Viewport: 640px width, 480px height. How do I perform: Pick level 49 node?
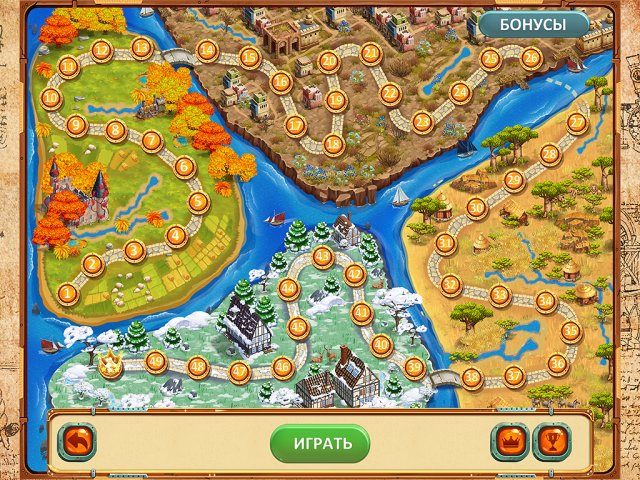coord(156,362)
